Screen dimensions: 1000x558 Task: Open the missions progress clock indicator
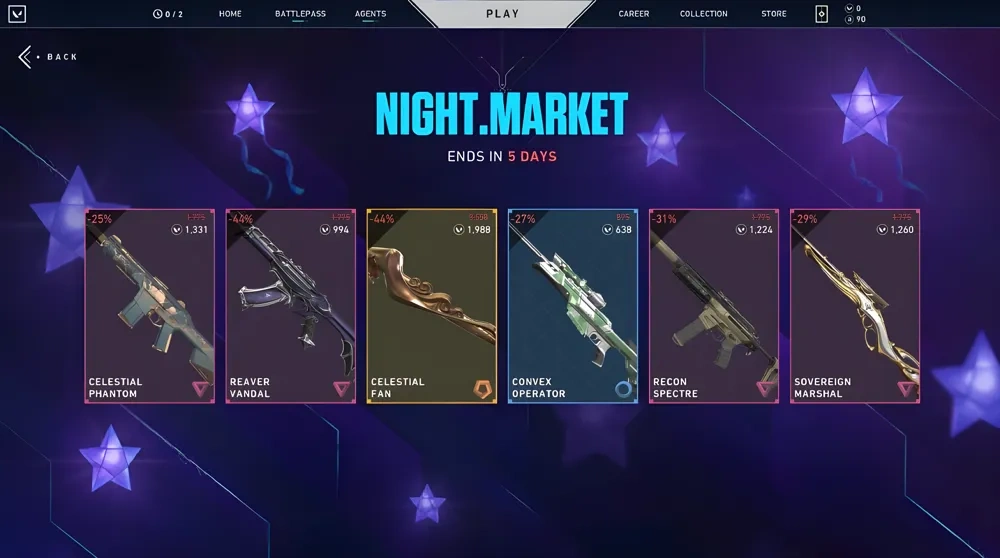[x=168, y=14]
